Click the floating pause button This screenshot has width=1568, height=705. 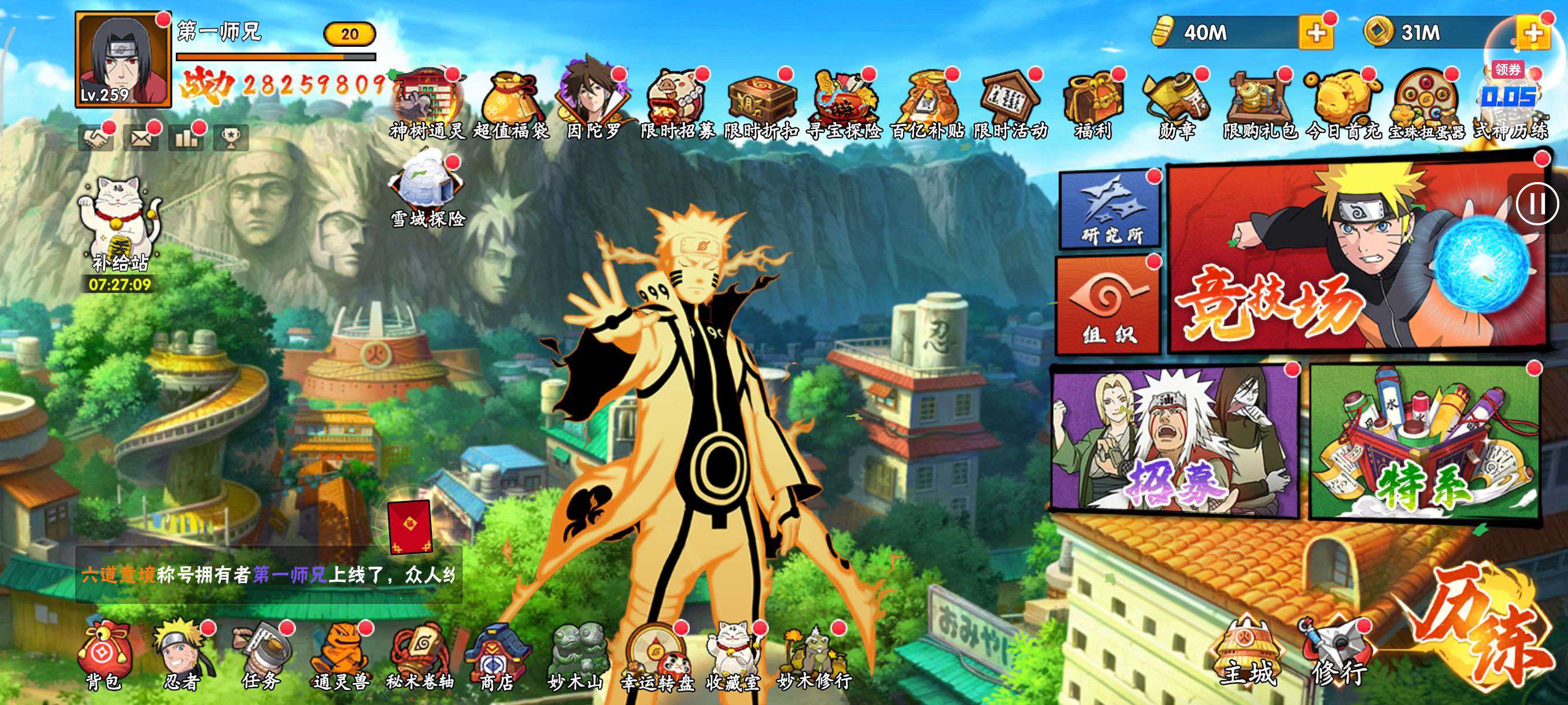[1537, 203]
